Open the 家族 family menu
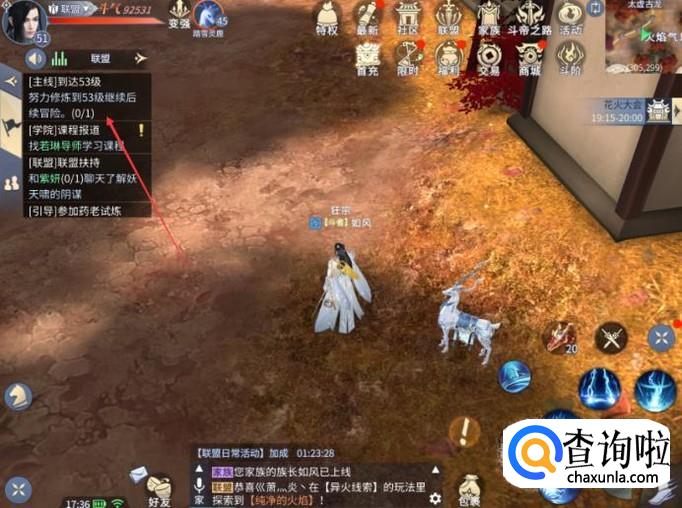This screenshot has height=508, width=682. [x=488, y=18]
